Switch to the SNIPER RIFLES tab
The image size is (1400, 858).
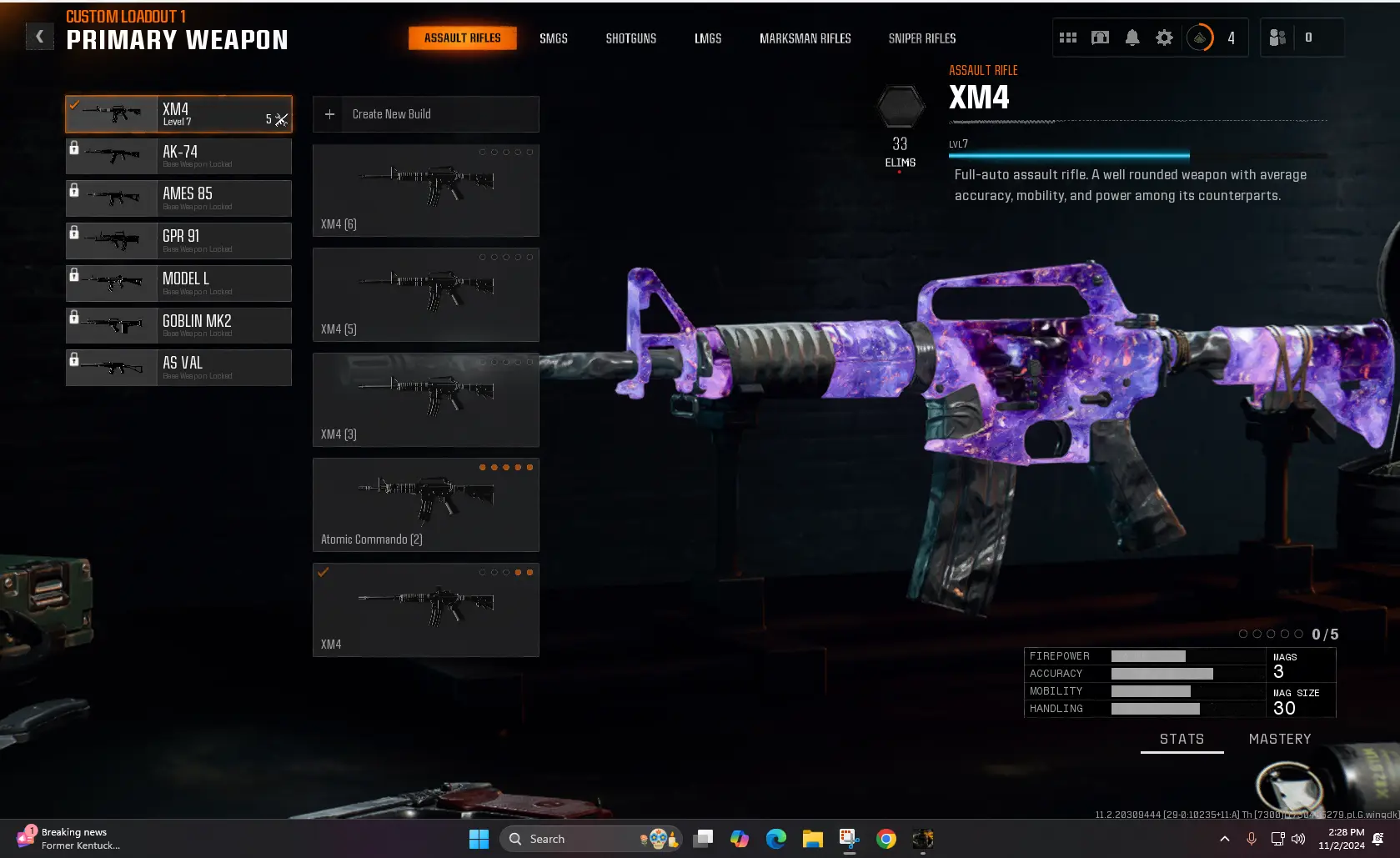922,38
